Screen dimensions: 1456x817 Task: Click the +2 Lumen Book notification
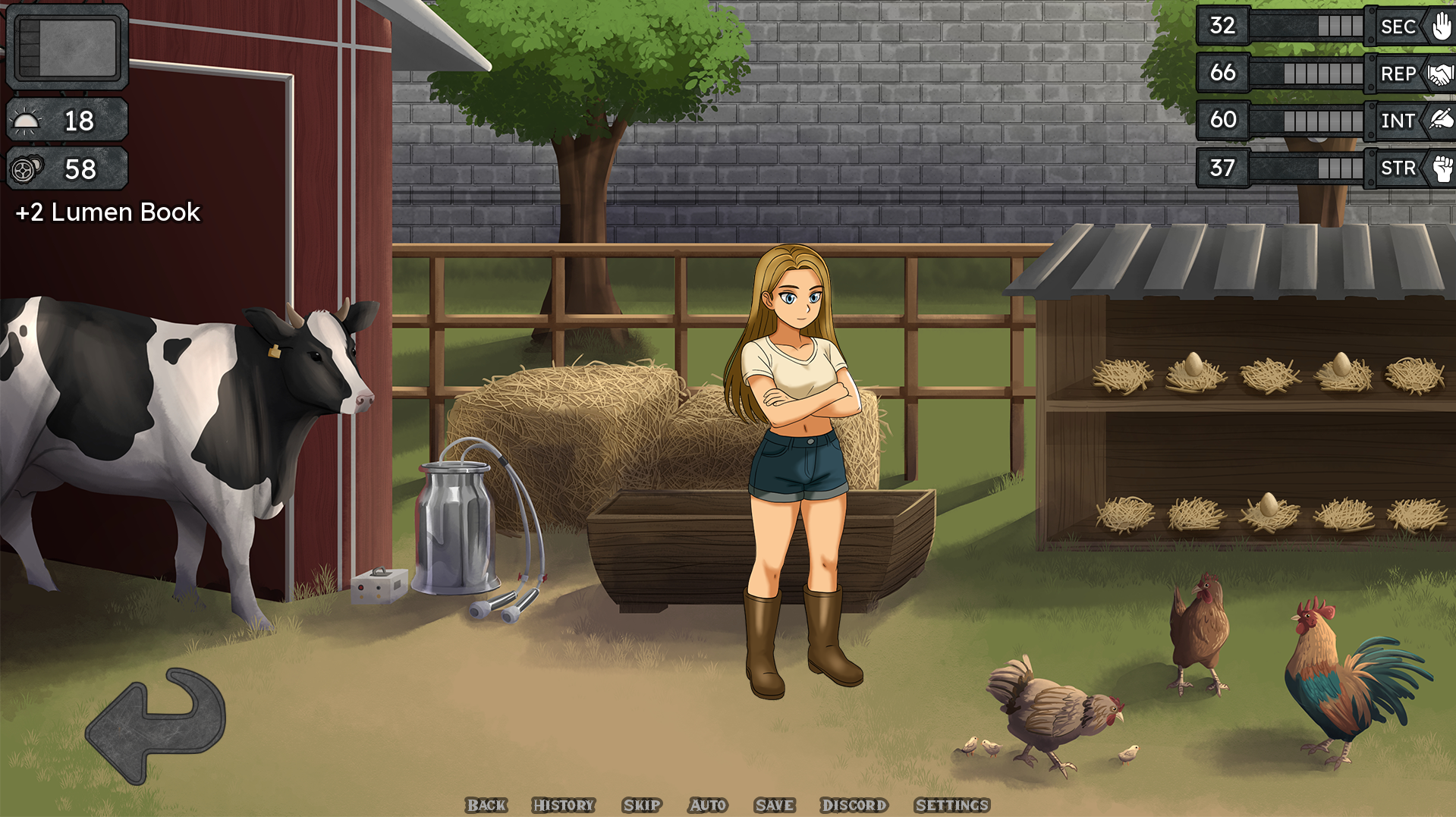pos(108,212)
